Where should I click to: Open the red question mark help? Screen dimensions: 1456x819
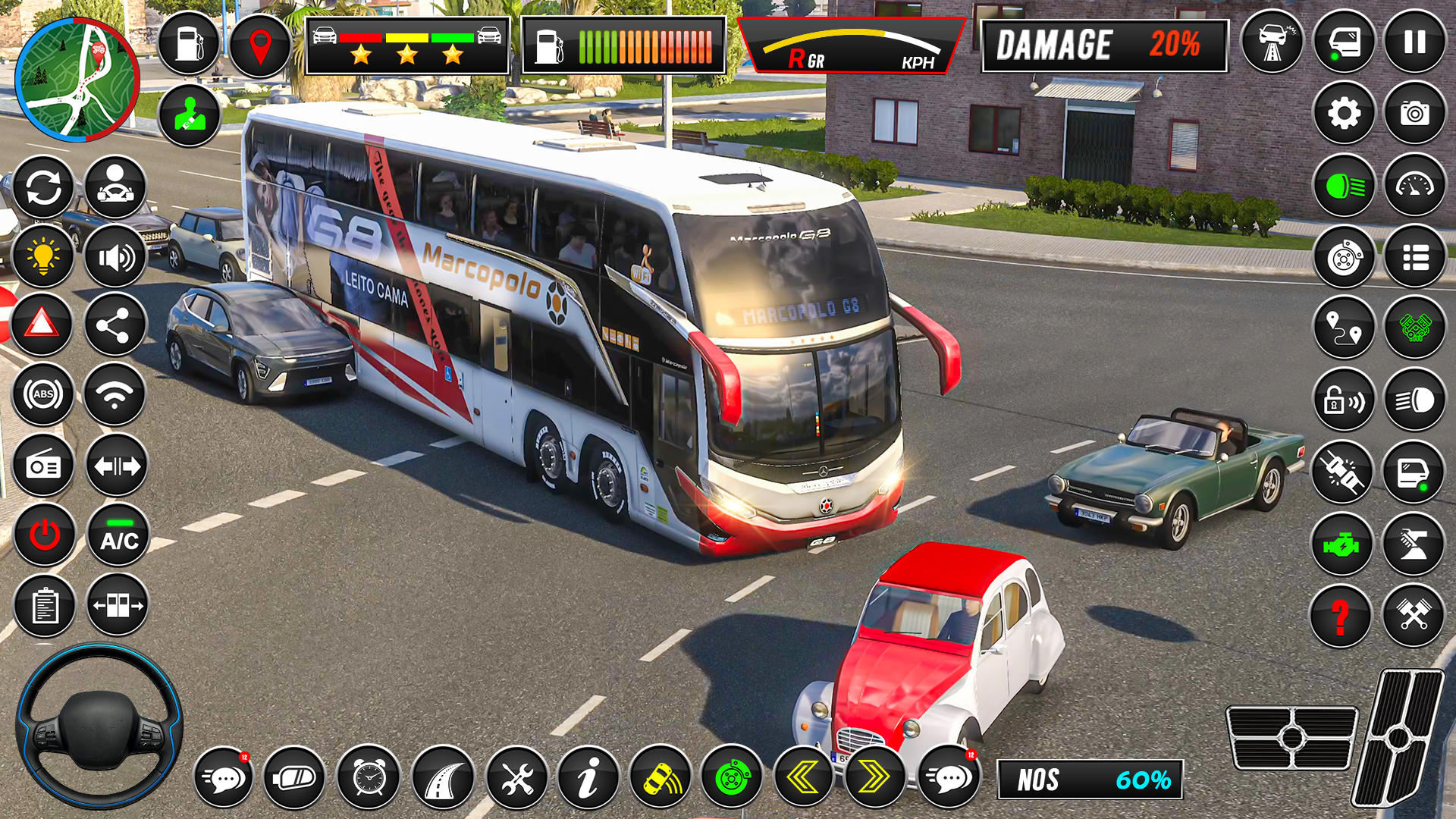pos(1341,616)
